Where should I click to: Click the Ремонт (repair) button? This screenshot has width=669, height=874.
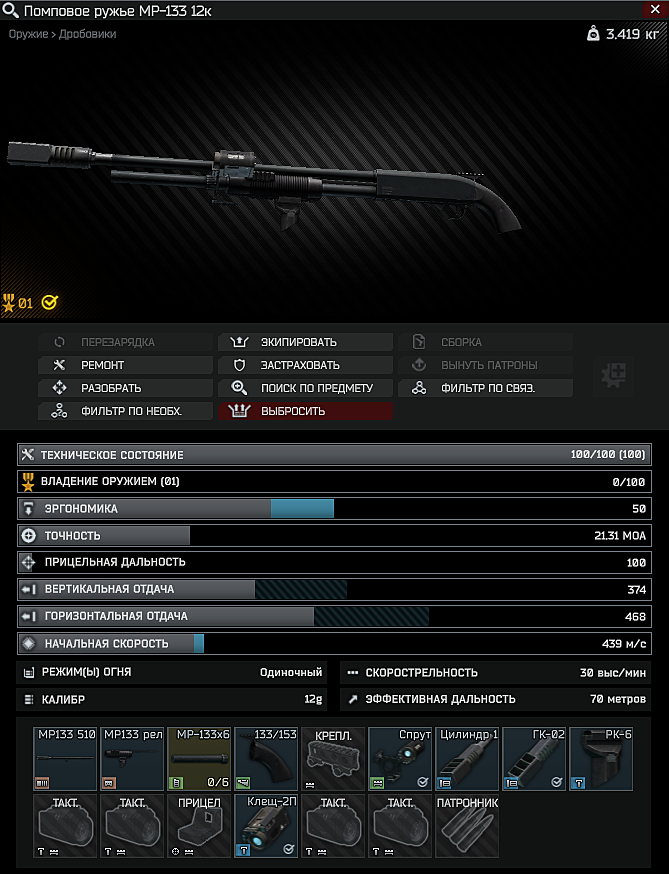(x=125, y=365)
